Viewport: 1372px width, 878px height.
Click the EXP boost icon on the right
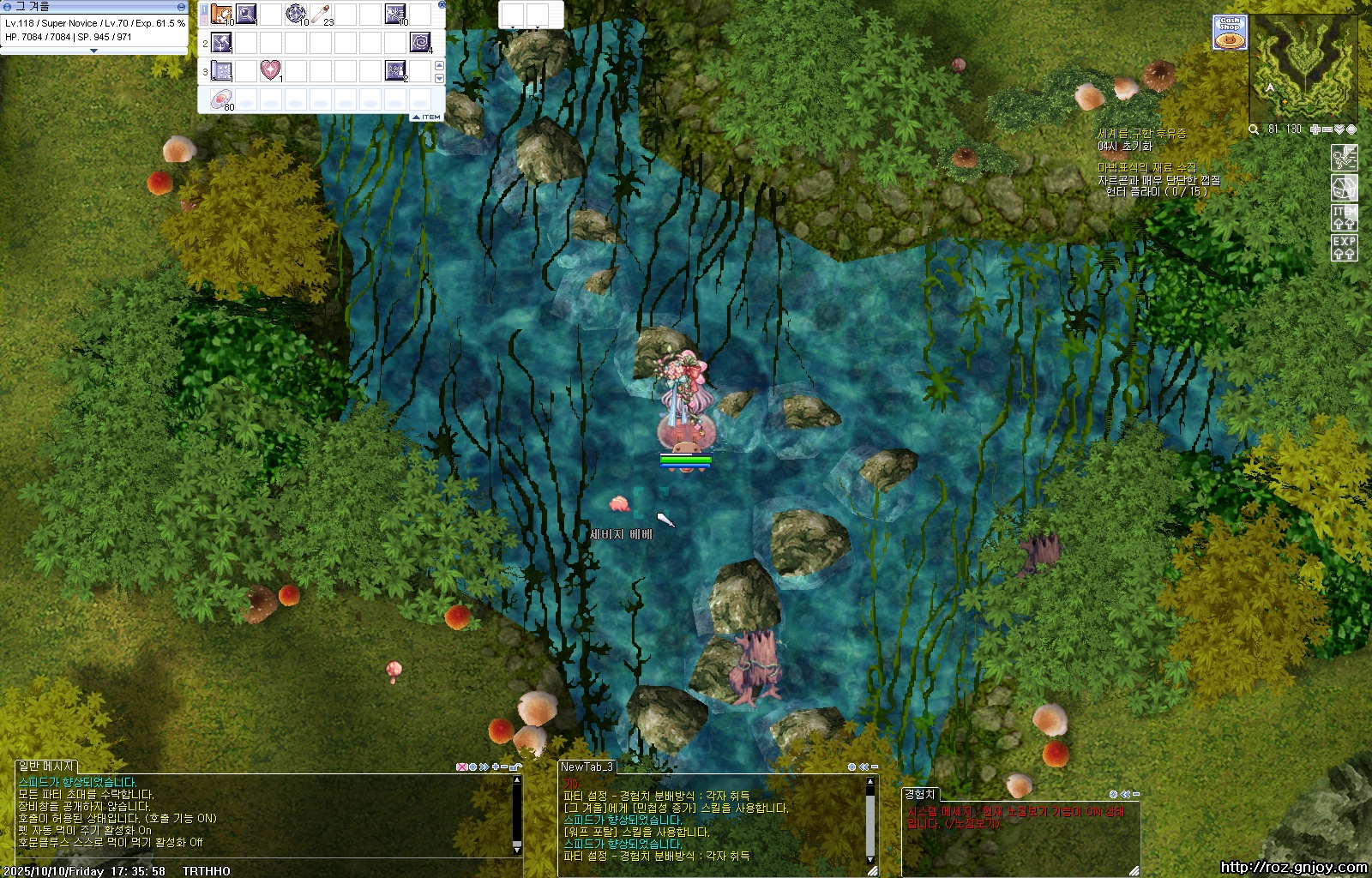coord(1344,248)
